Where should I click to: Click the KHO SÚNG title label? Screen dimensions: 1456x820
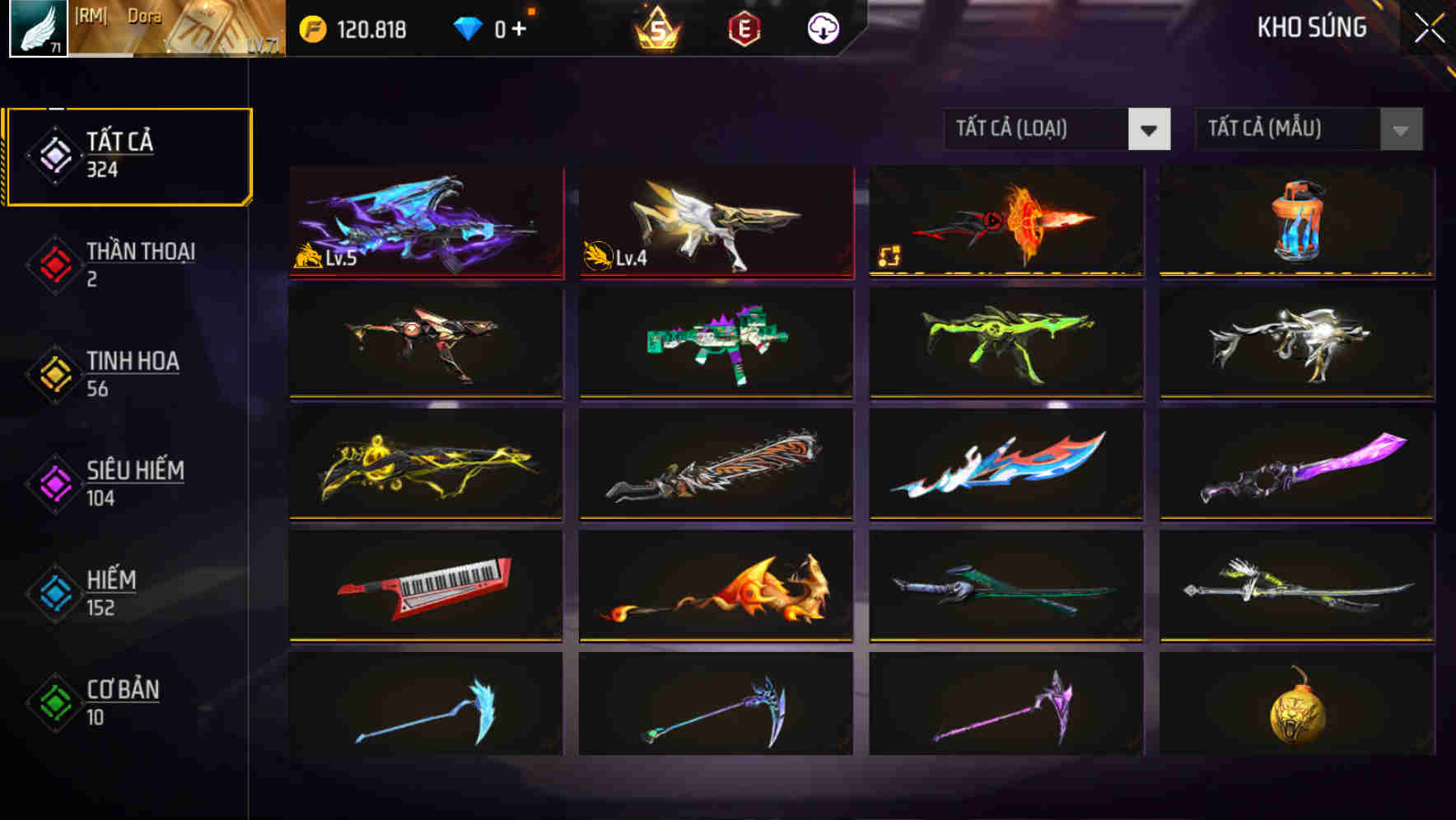pyautogui.click(x=1312, y=27)
